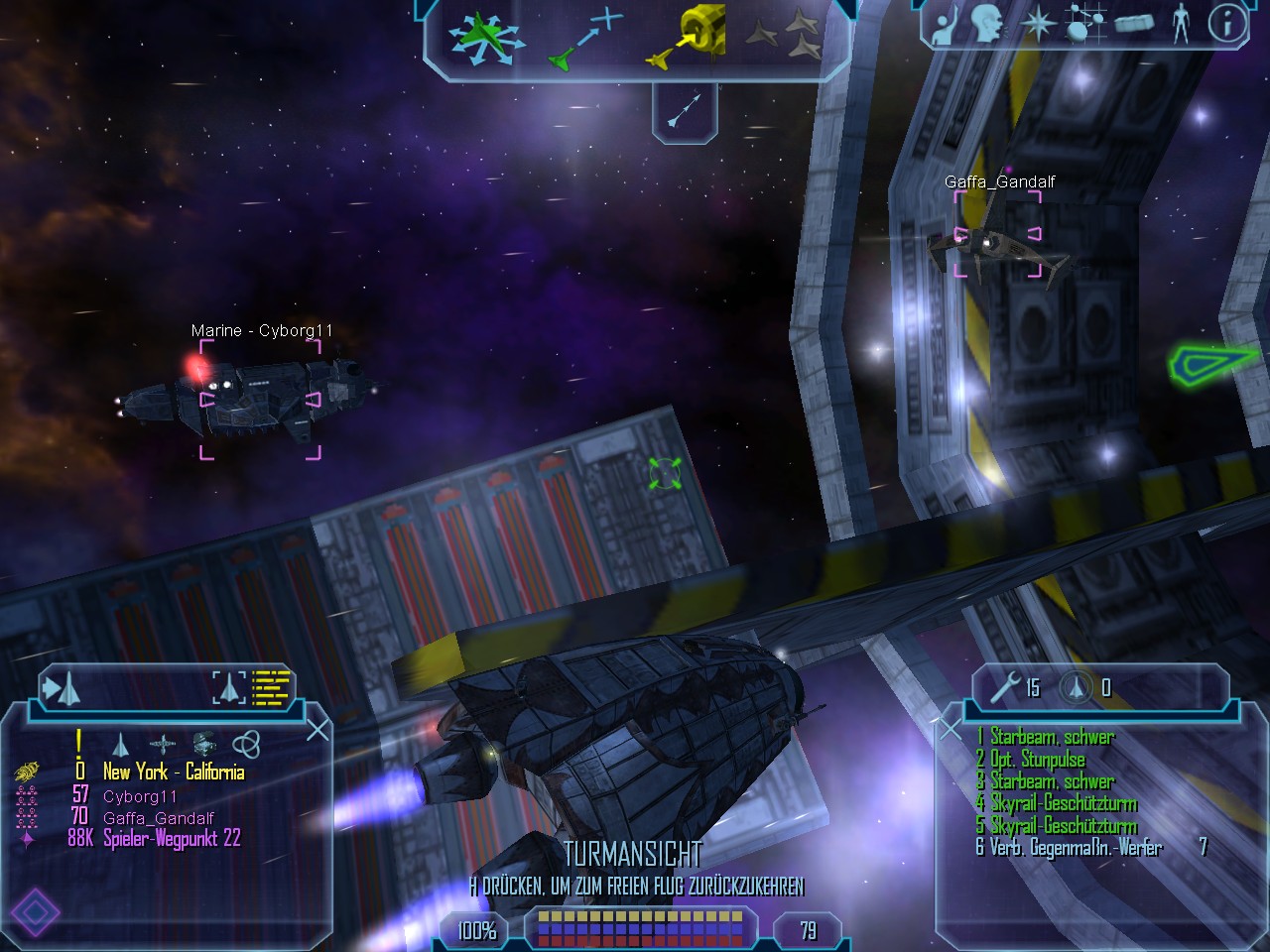This screenshot has height=952, width=1270.
Task: Activate the green free flight maneuver icon
Action: [x=484, y=38]
